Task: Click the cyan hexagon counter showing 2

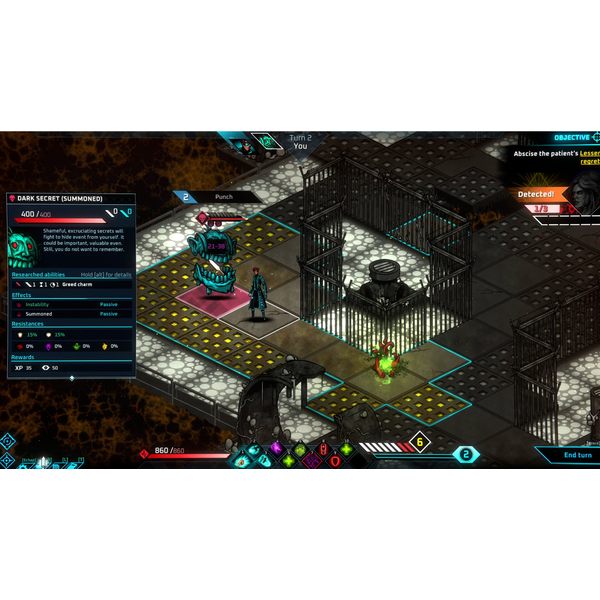Action: (464, 454)
